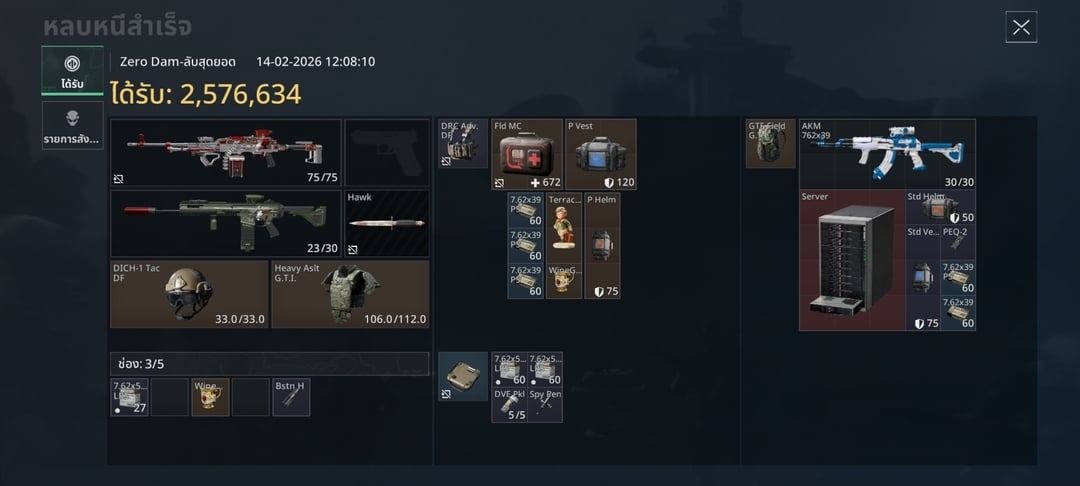Inspect the Server loot item
The height and width of the screenshot is (486, 1080).
(852, 260)
